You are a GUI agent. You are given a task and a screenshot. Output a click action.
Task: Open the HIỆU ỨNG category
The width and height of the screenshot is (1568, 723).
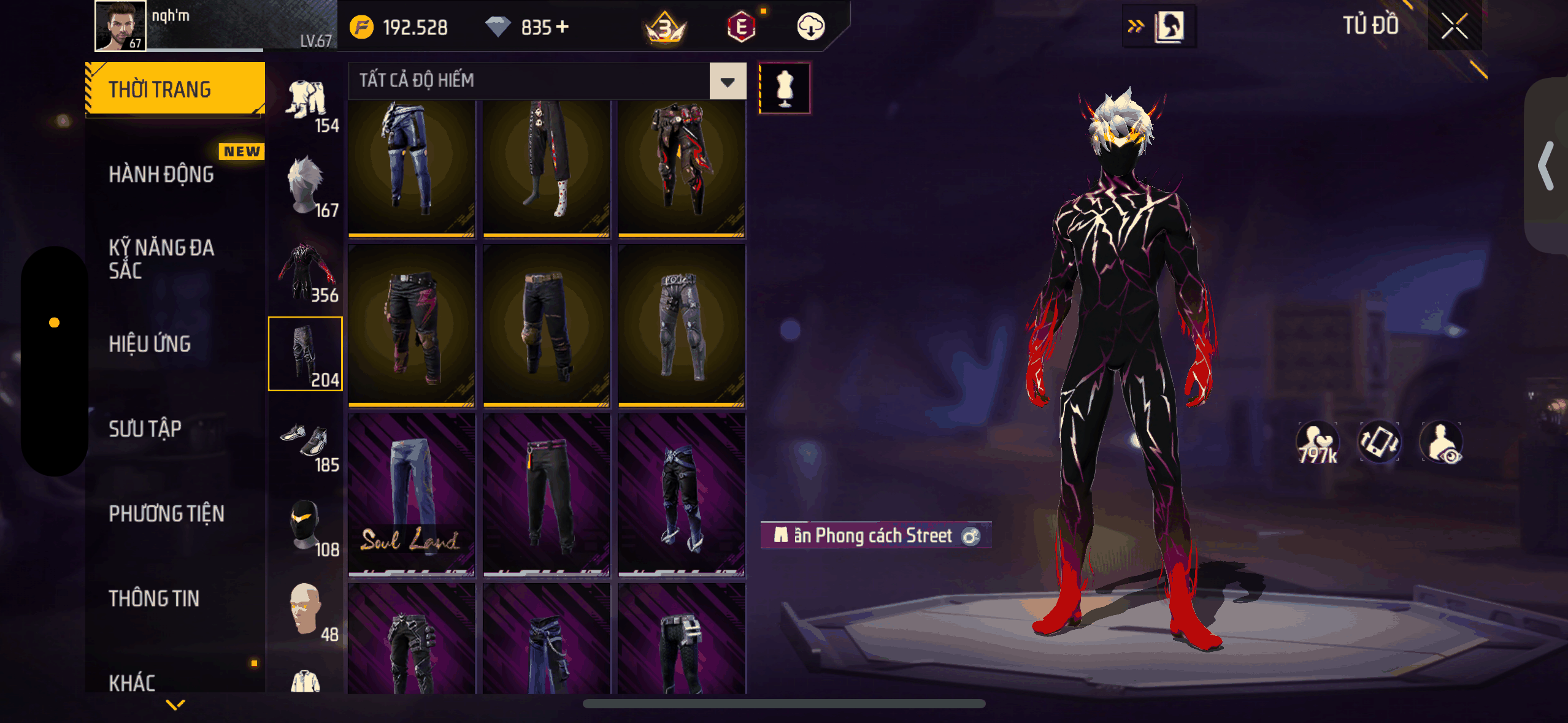[x=150, y=344]
